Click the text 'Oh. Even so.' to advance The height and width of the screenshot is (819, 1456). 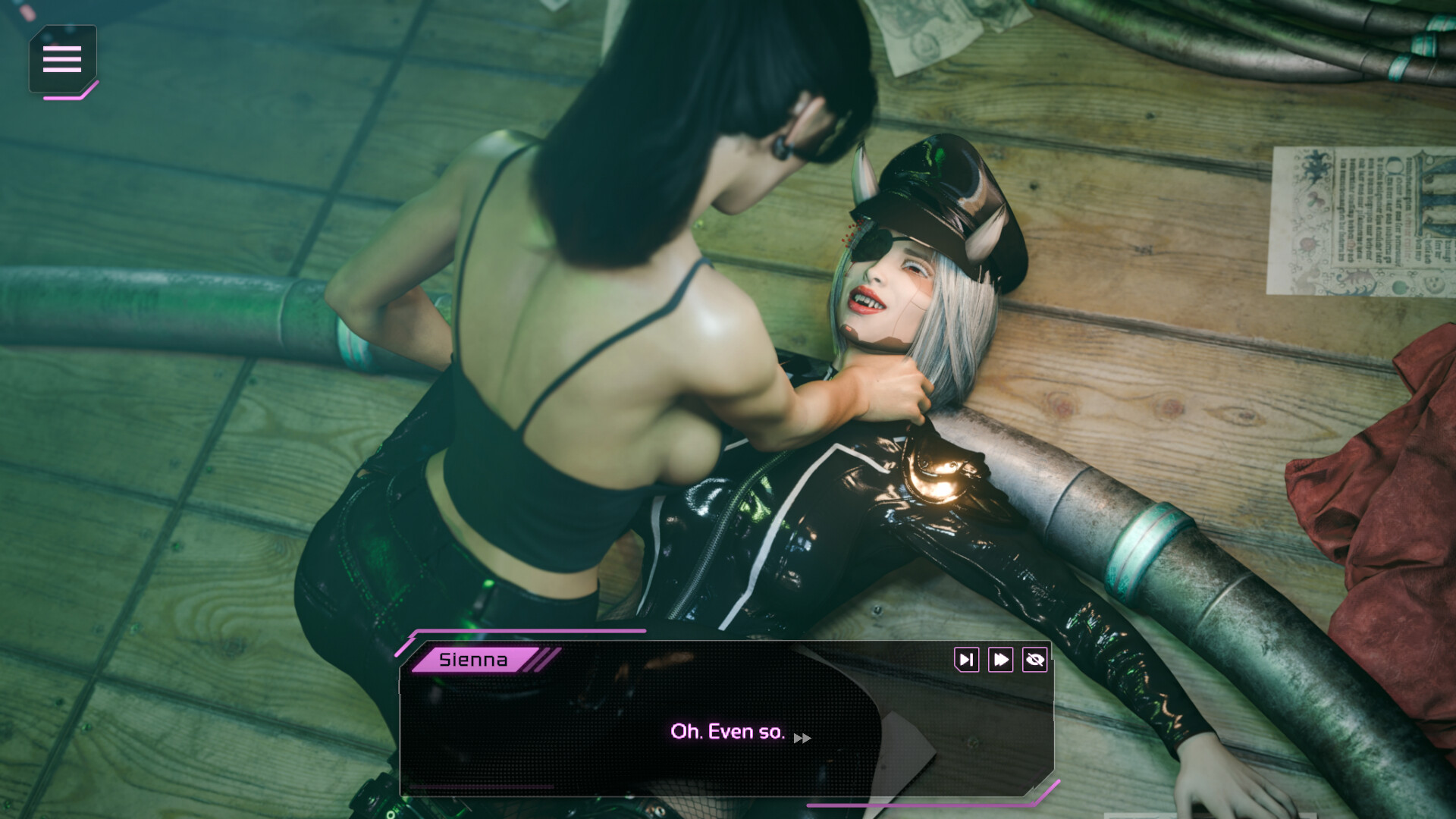pyautogui.click(x=728, y=731)
